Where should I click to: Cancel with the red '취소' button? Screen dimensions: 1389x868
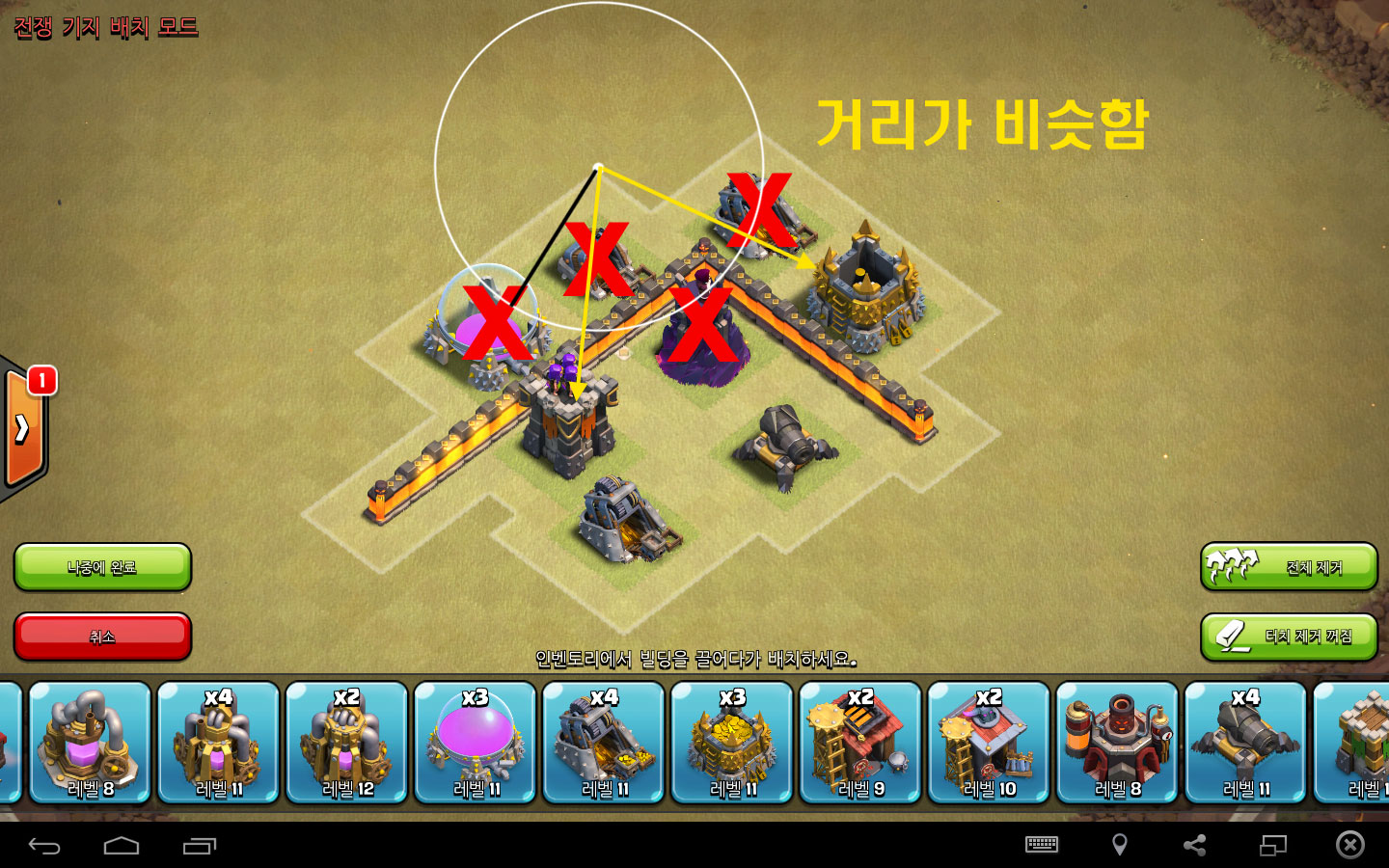click(x=102, y=637)
